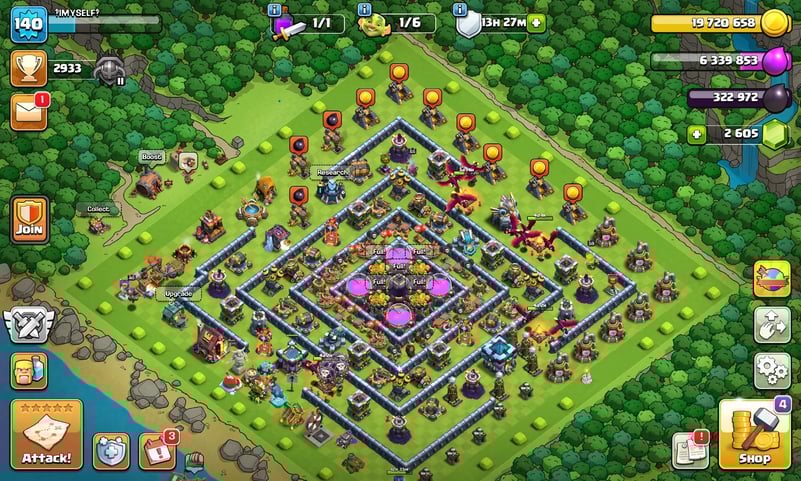Screen dimensions: 801x481
Task: Open the hand-with-arrows layout editor
Action: click(772, 325)
